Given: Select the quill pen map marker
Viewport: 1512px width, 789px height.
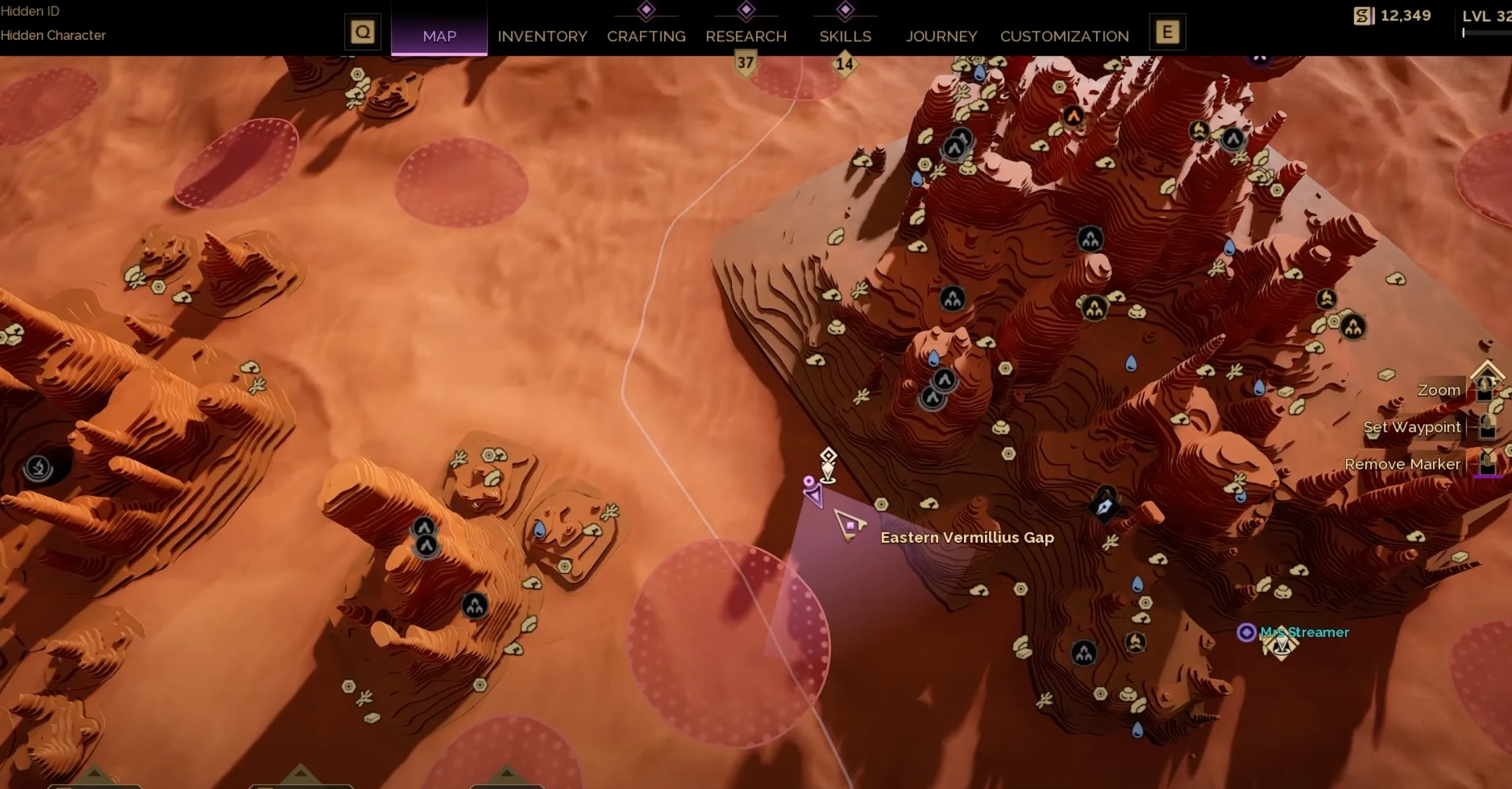Looking at the screenshot, I should tap(1105, 506).
